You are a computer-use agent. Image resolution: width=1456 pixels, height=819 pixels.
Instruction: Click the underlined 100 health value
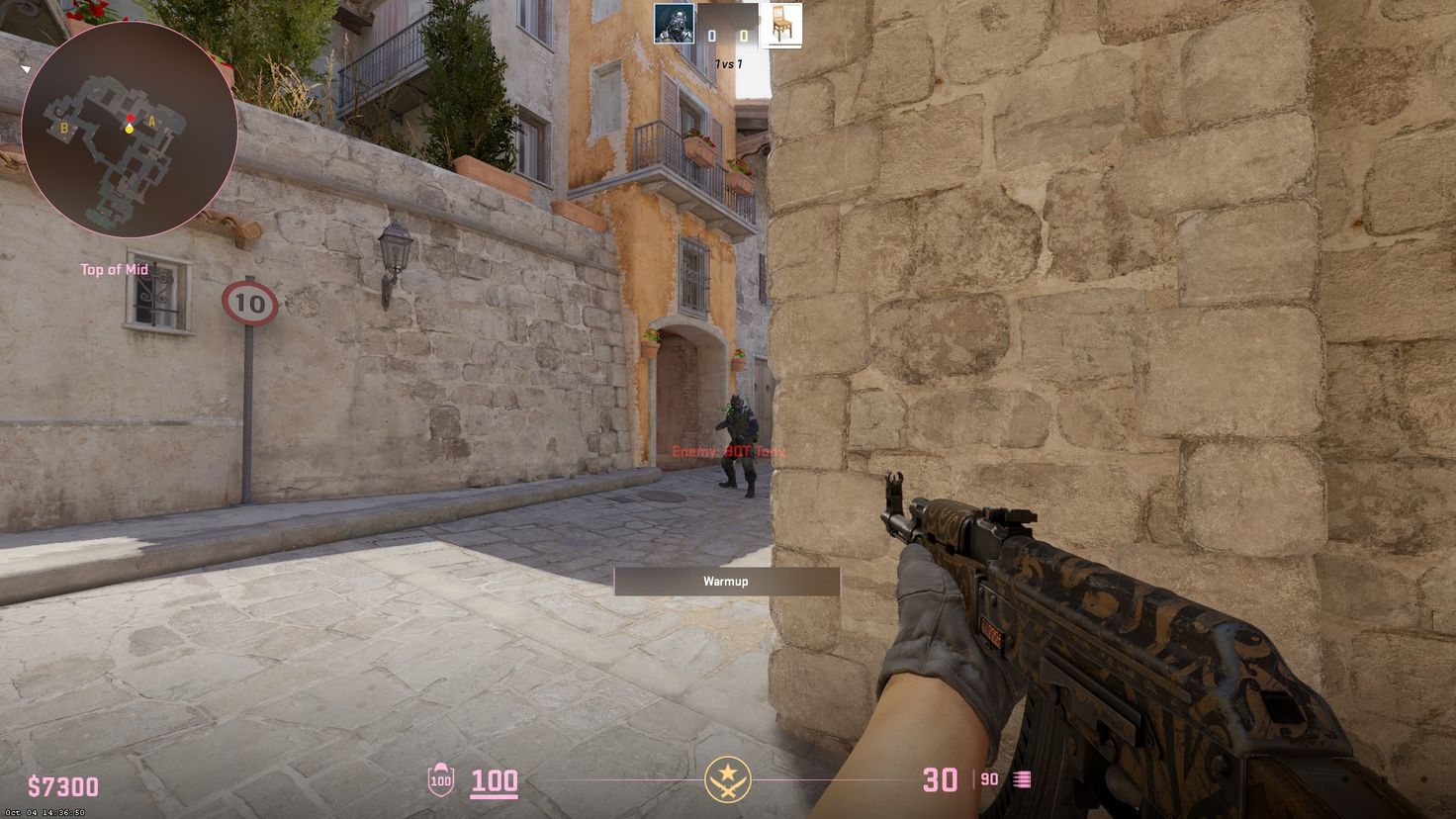tap(496, 780)
